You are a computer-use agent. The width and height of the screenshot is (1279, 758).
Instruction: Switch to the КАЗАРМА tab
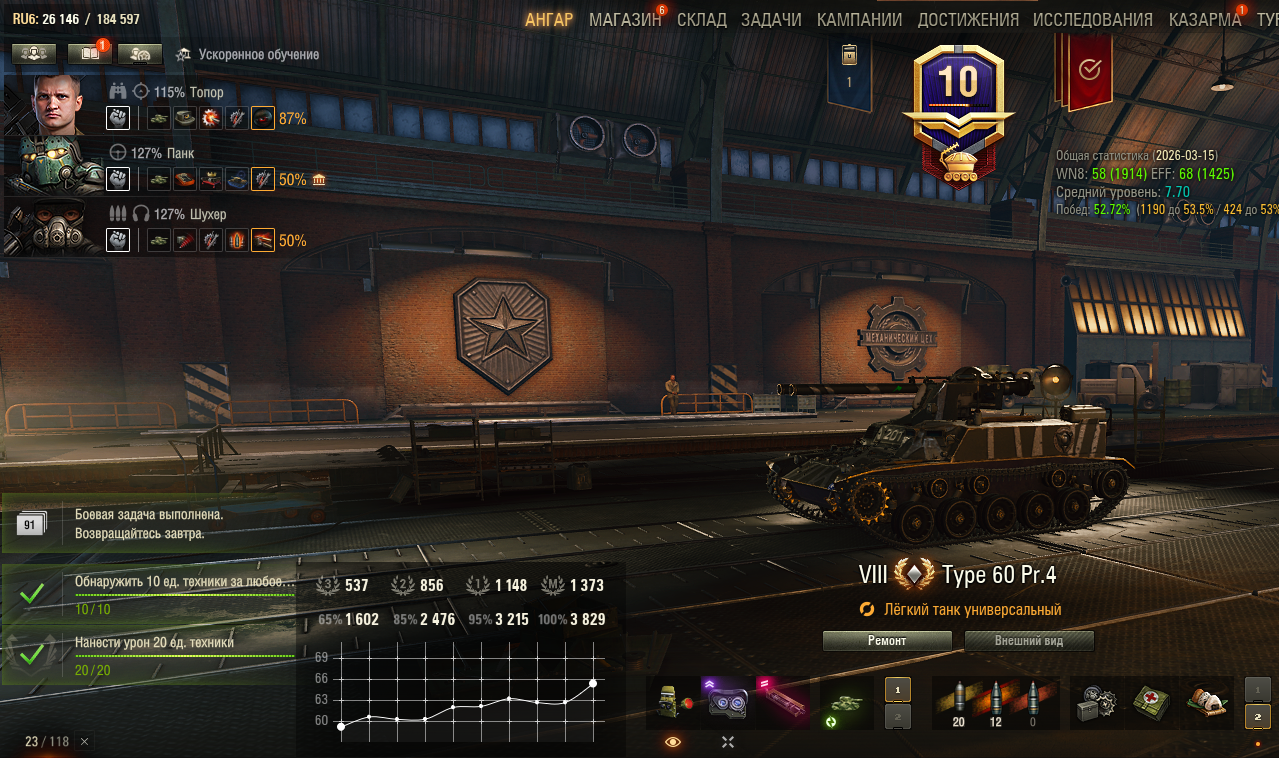pyautogui.click(x=1204, y=20)
